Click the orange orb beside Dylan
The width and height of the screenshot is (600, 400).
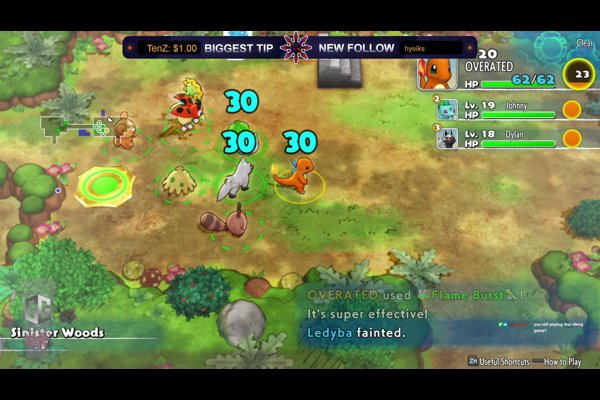click(572, 138)
